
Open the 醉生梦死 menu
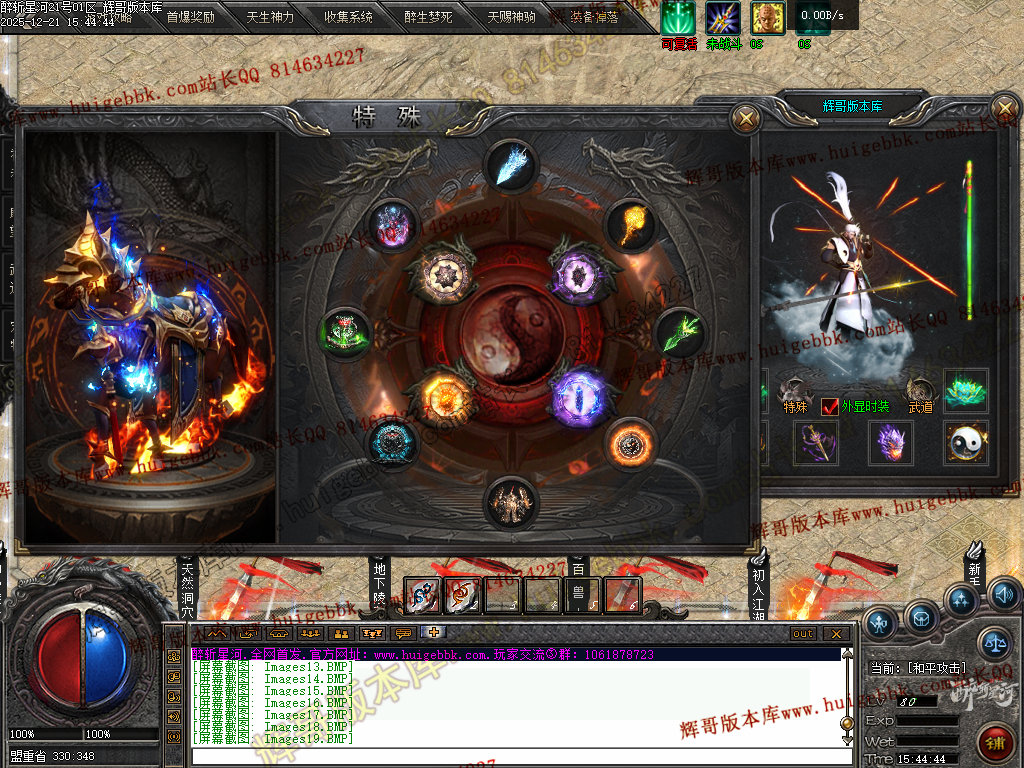point(428,17)
